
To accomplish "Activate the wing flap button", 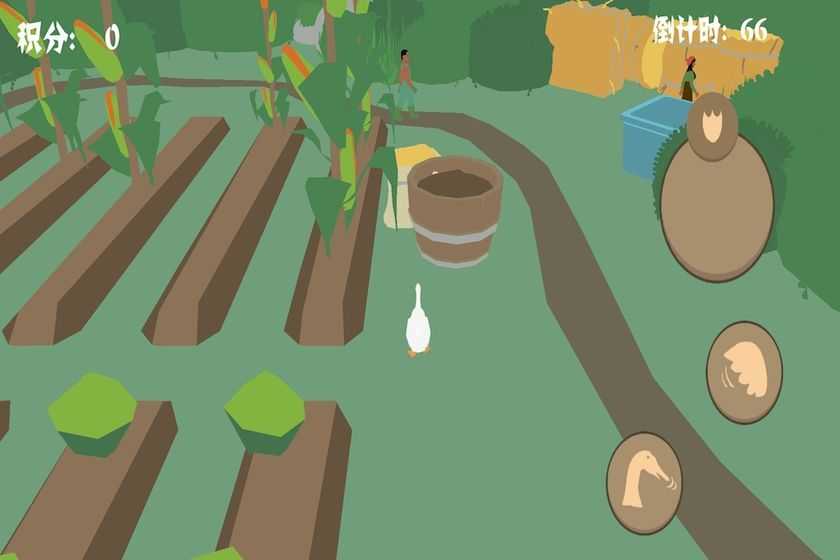I will click(x=744, y=372).
